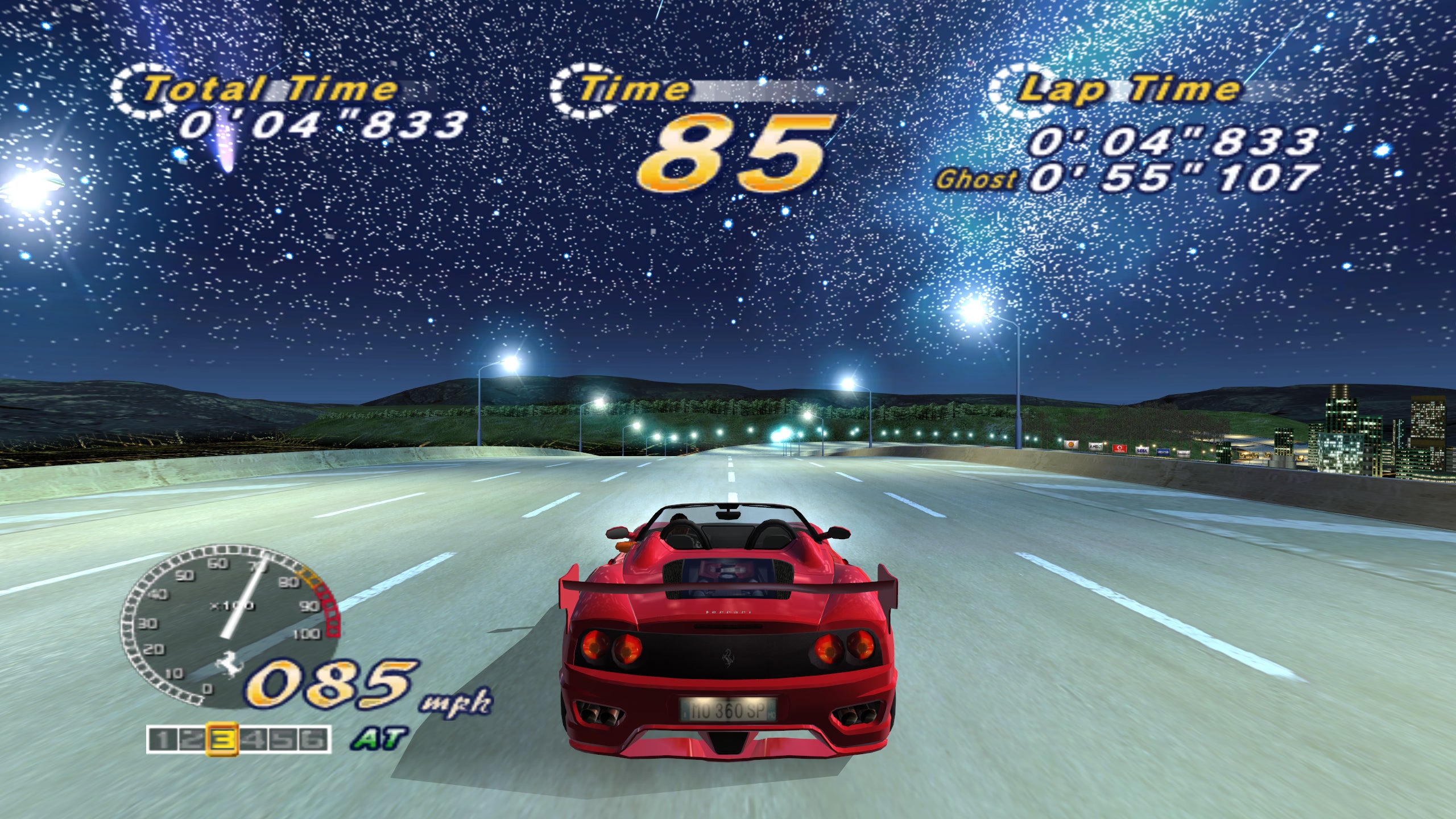Click the Vodafone billboard near the barrier
This screenshot has width=1456, height=819.
pyautogui.click(x=1120, y=449)
